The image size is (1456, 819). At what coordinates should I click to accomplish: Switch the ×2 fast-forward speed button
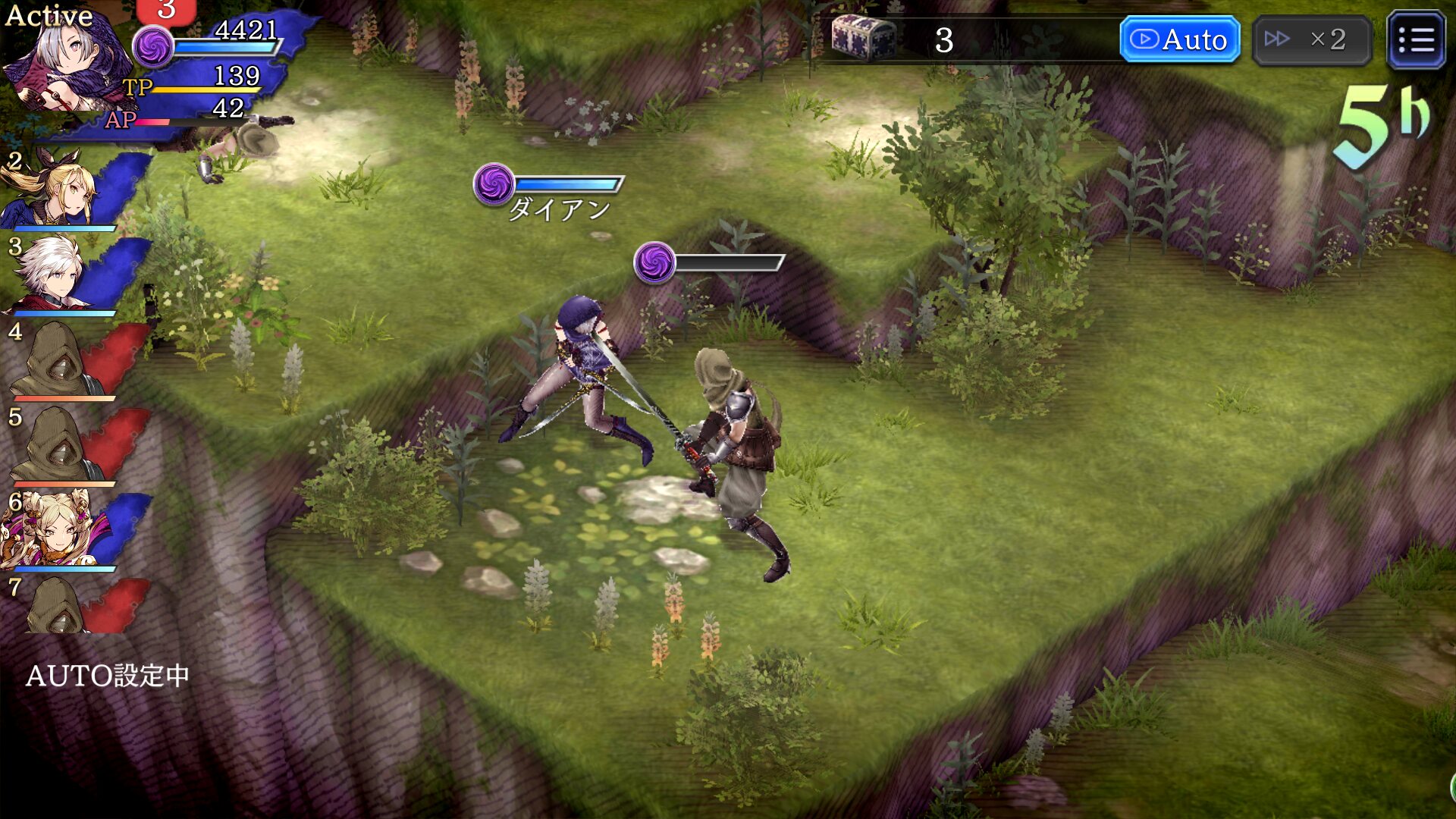pyautogui.click(x=1312, y=39)
